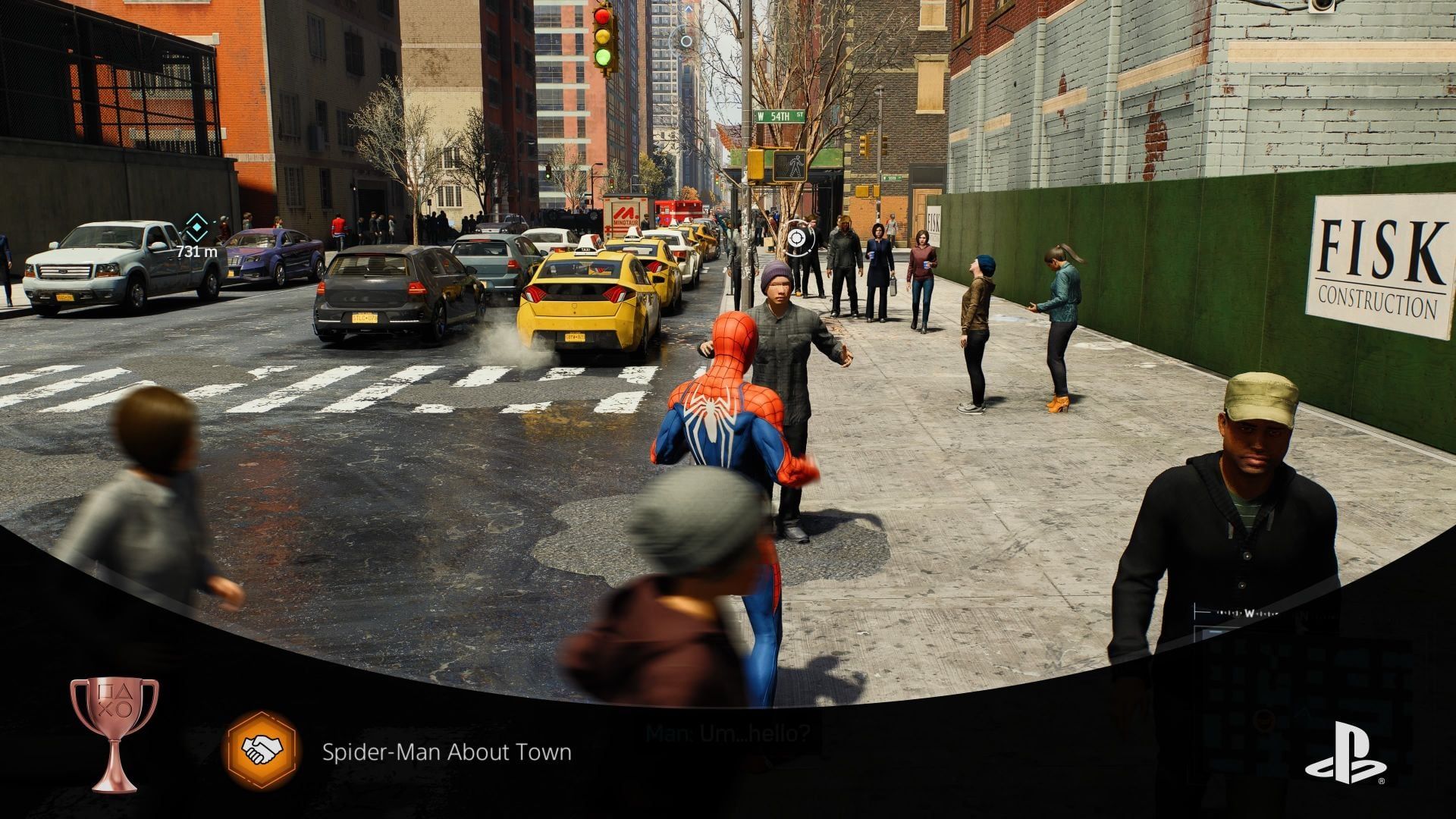Open the Spider-Man About Town trophy notification

[x=447, y=752]
